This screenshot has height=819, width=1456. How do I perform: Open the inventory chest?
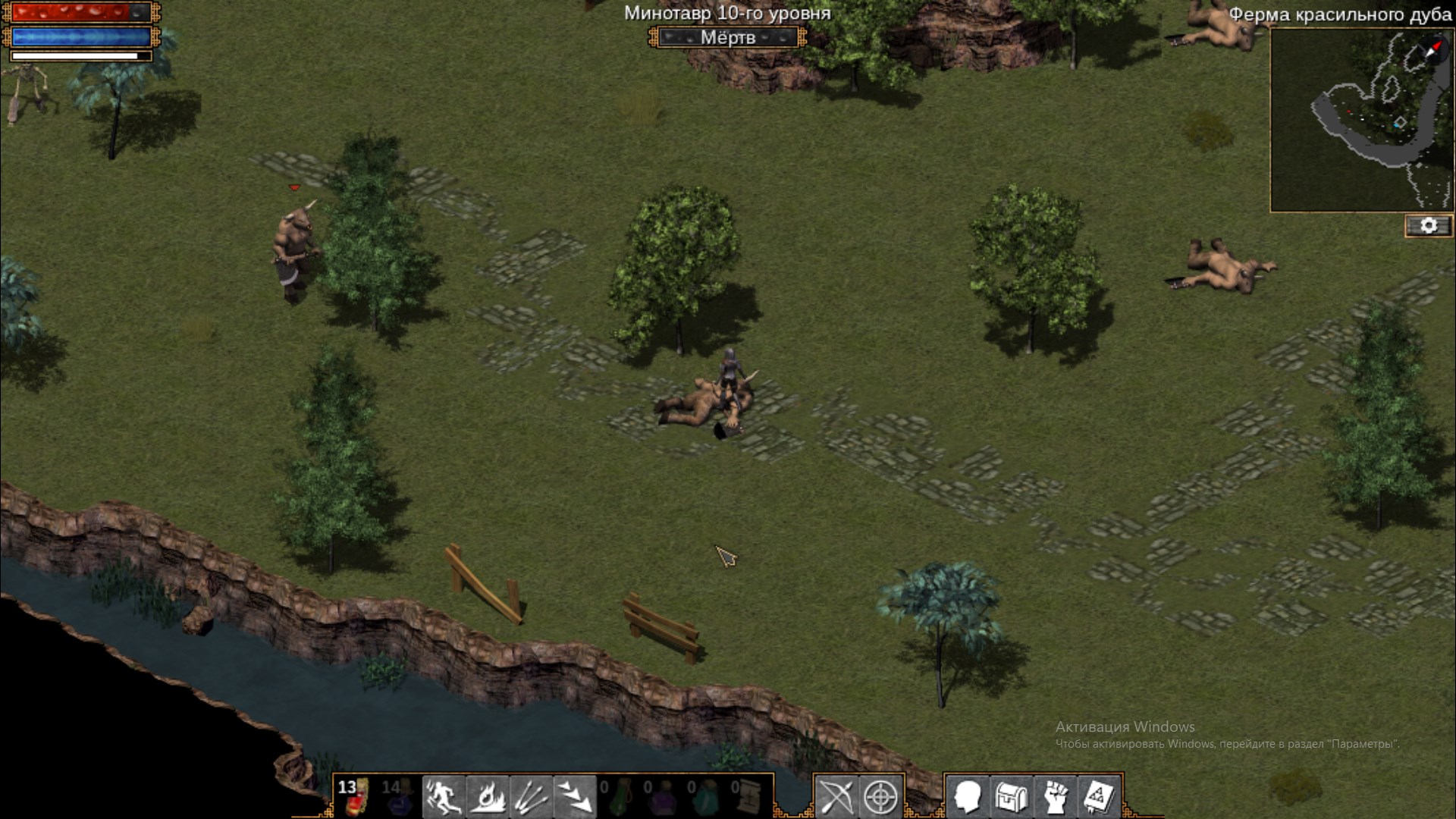click(1012, 797)
